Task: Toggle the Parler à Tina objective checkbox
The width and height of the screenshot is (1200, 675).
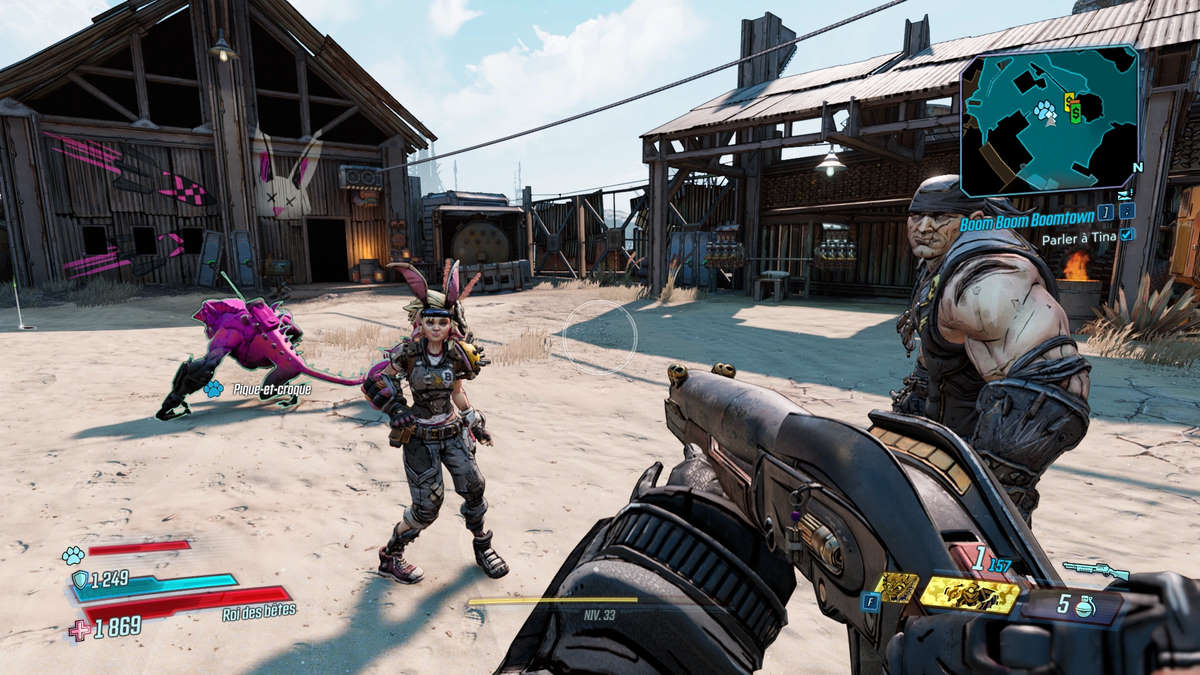Action: 1128,234
